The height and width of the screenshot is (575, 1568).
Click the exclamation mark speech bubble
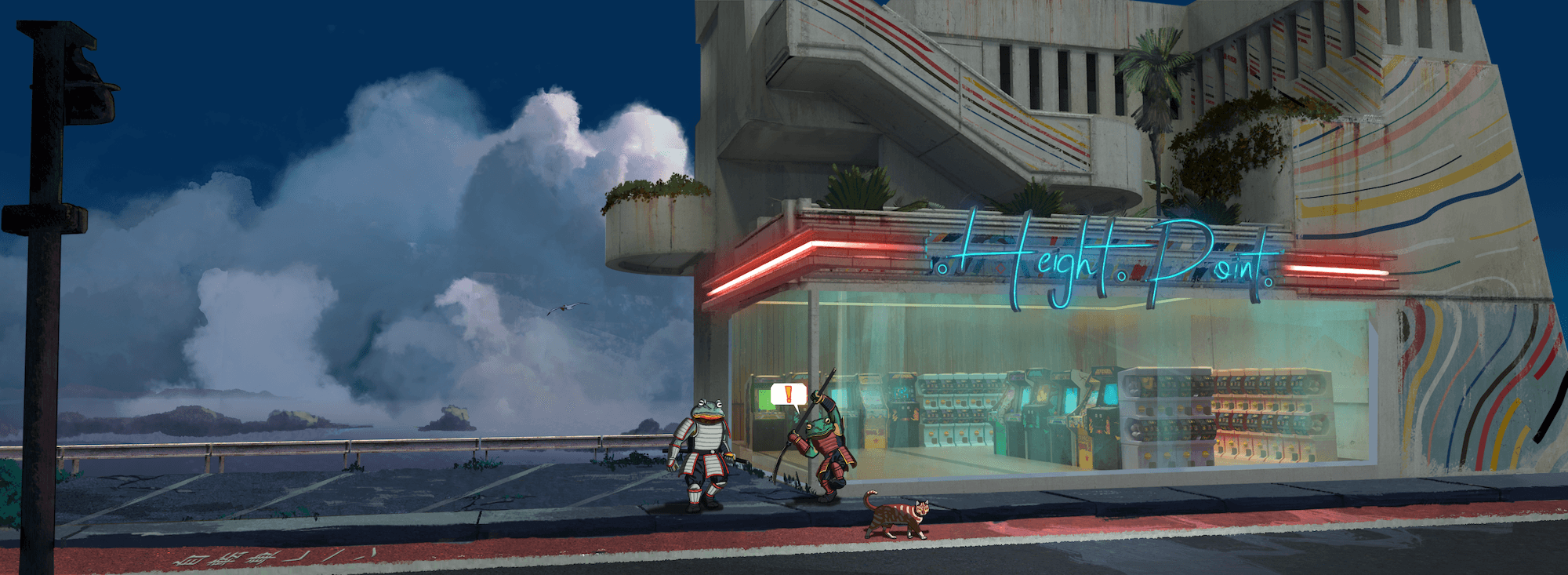(788, 395)
